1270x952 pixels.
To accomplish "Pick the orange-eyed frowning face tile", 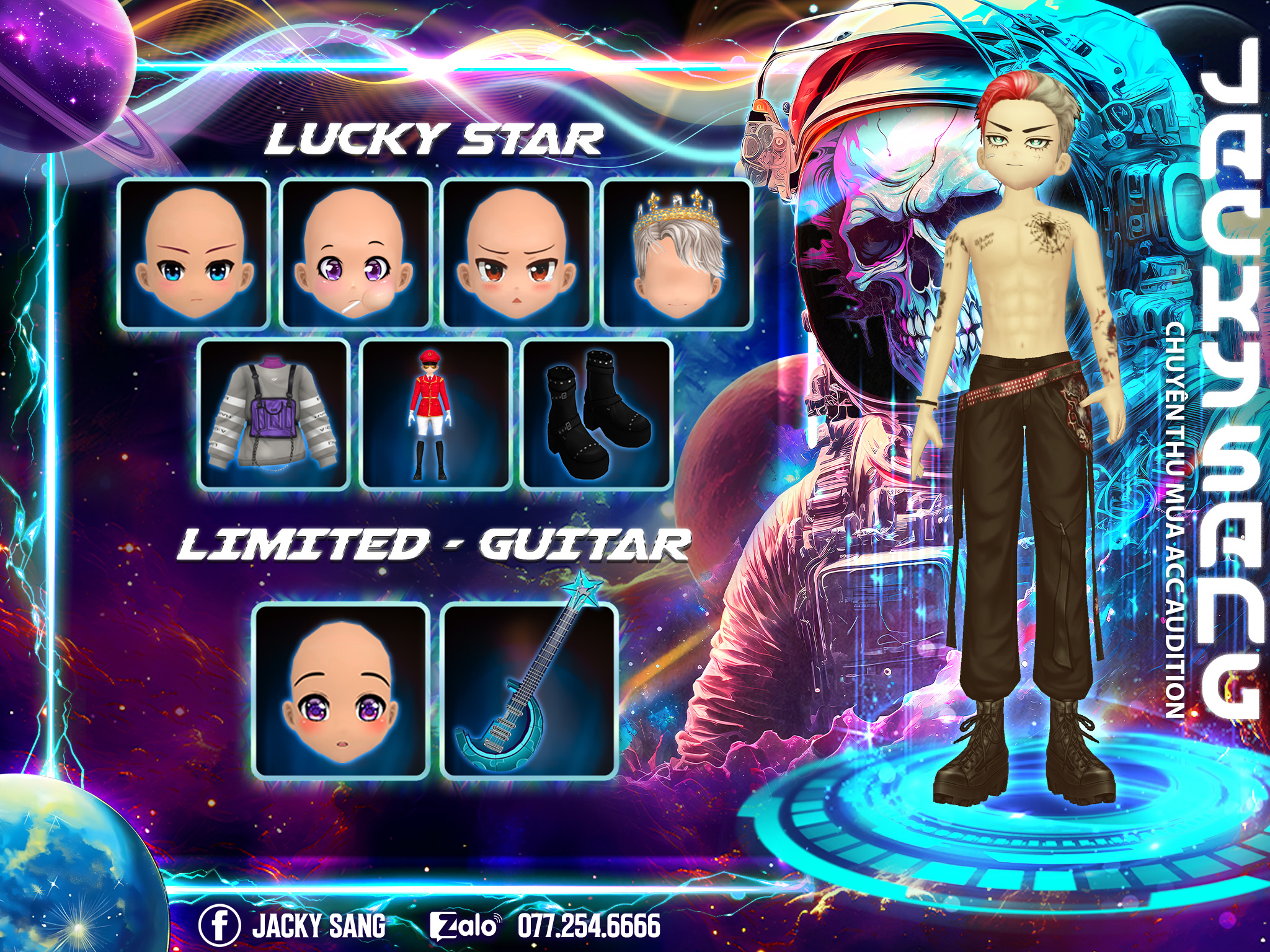I will click(516, 253).
